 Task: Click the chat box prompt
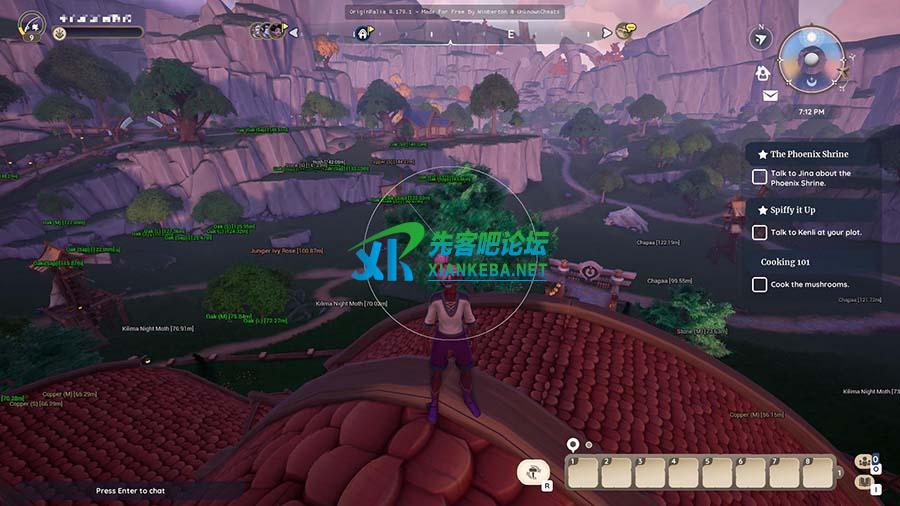132,491
